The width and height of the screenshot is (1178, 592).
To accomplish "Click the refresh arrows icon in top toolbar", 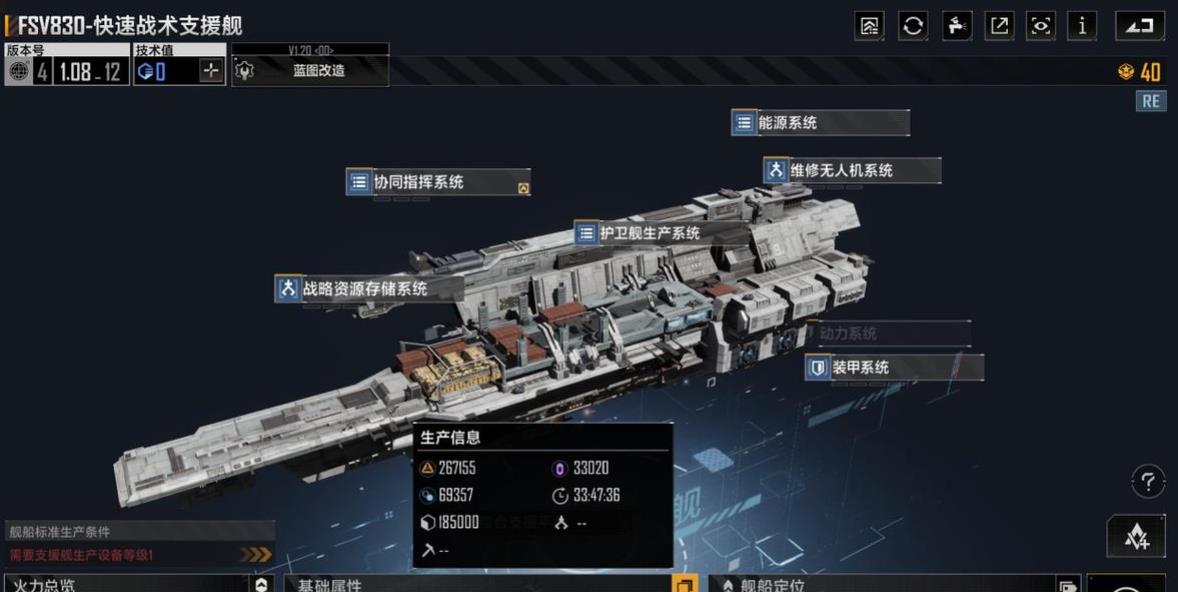I will [x=912, y=26].
